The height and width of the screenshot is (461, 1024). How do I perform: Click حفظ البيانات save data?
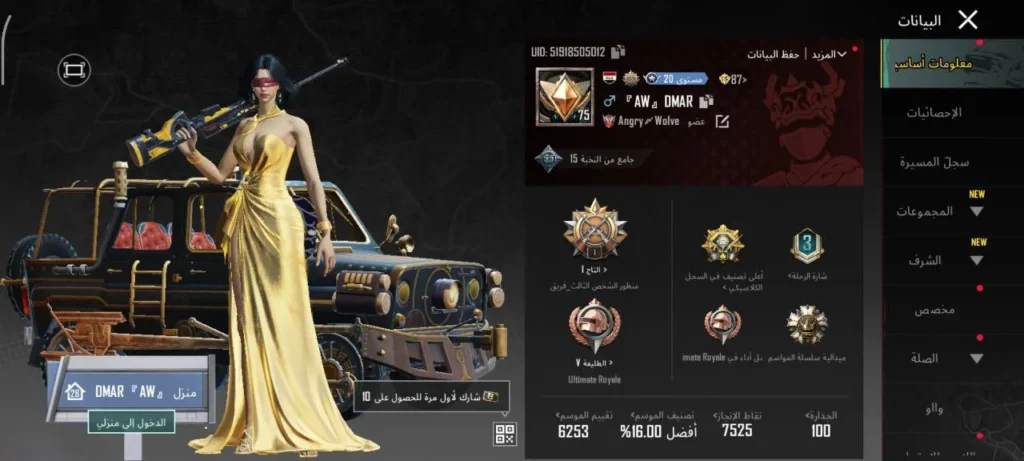pos(774,54)
